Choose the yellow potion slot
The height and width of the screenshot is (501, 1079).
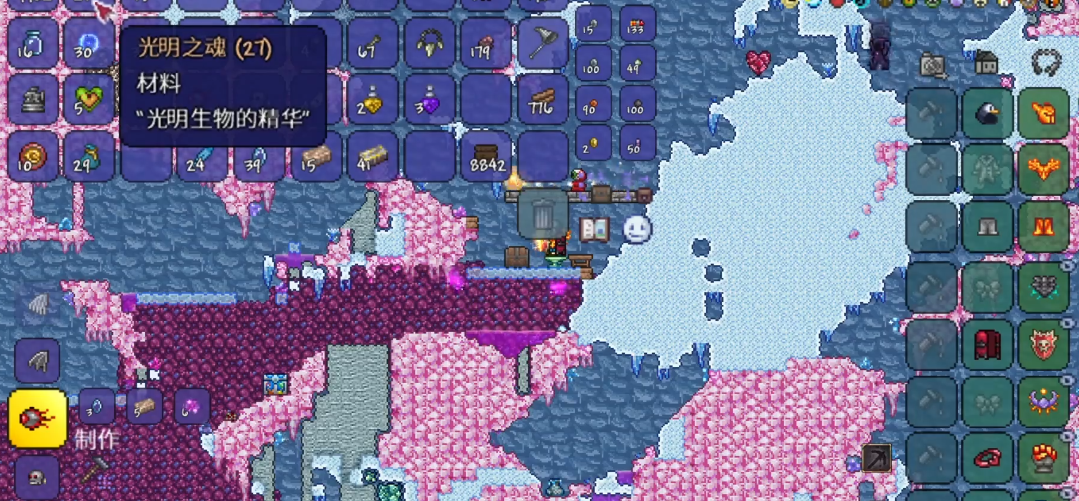coord(373,101)
